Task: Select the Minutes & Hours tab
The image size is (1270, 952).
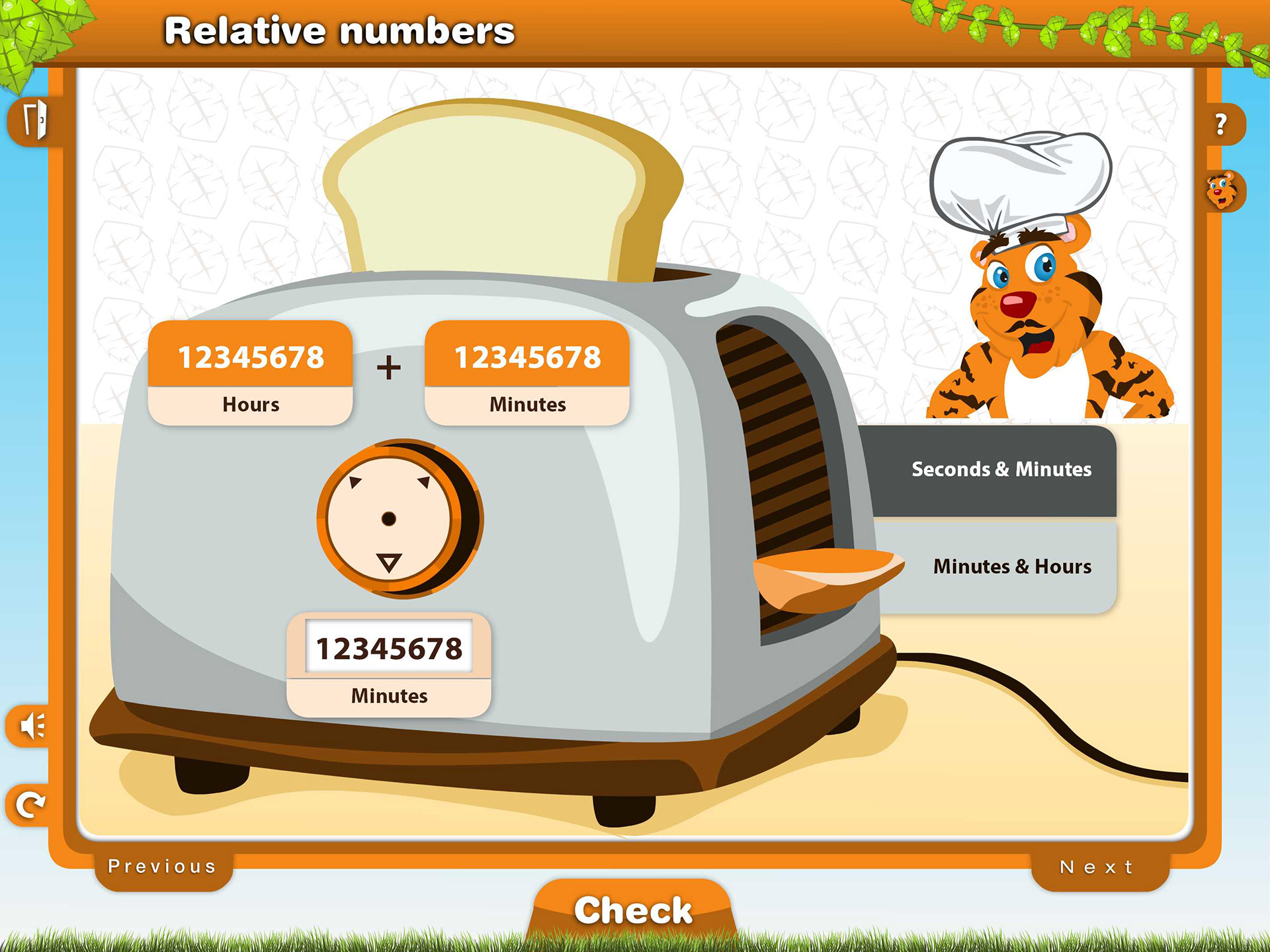Action: click(x=1011, y=567)
